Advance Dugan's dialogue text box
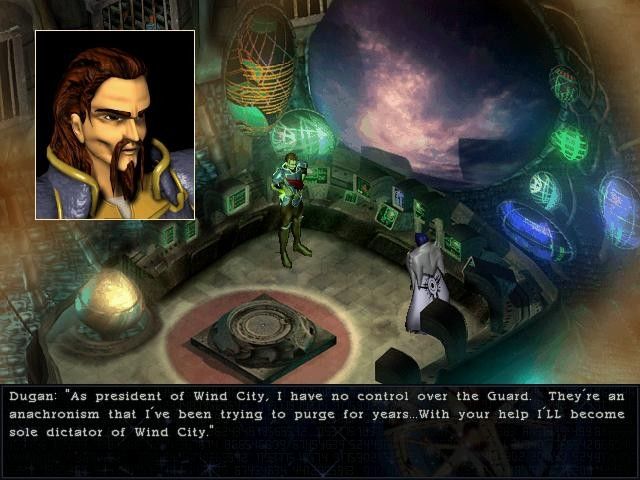This screenshot has width=640, height=480. (x=318, y=413)
